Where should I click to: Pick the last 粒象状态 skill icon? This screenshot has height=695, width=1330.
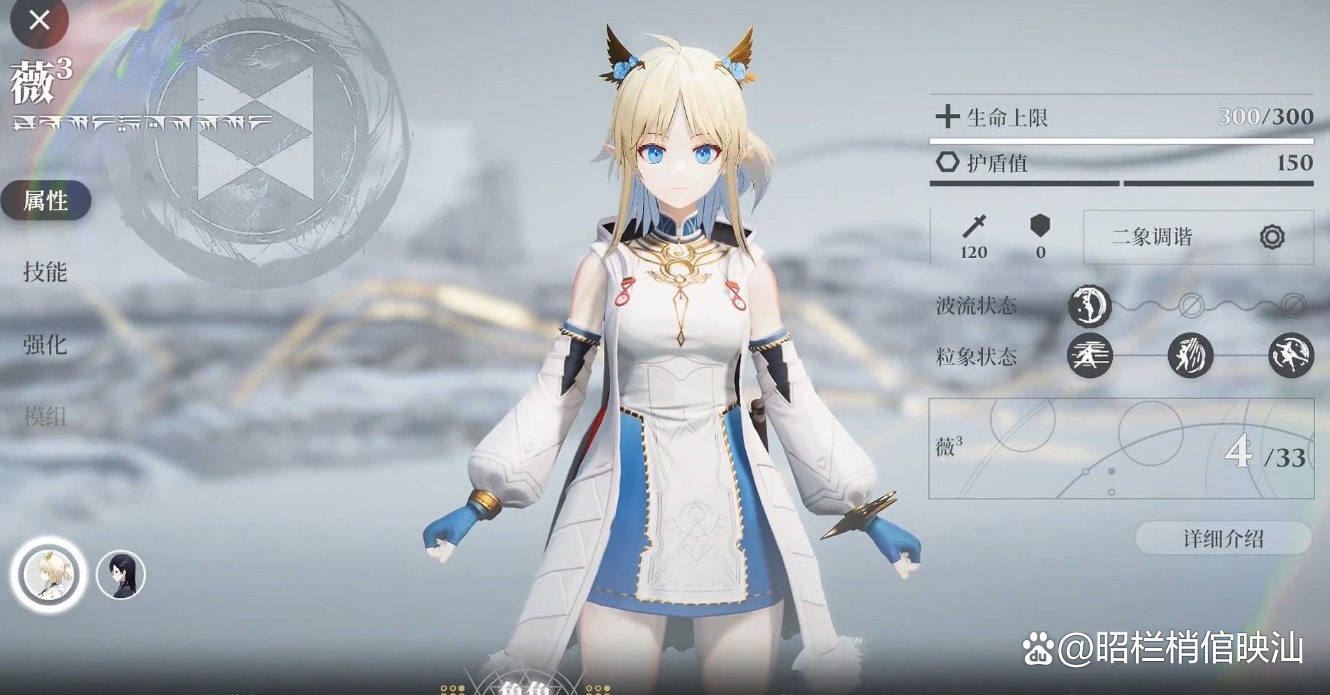pyautogui.click(x=1291, y=355)
